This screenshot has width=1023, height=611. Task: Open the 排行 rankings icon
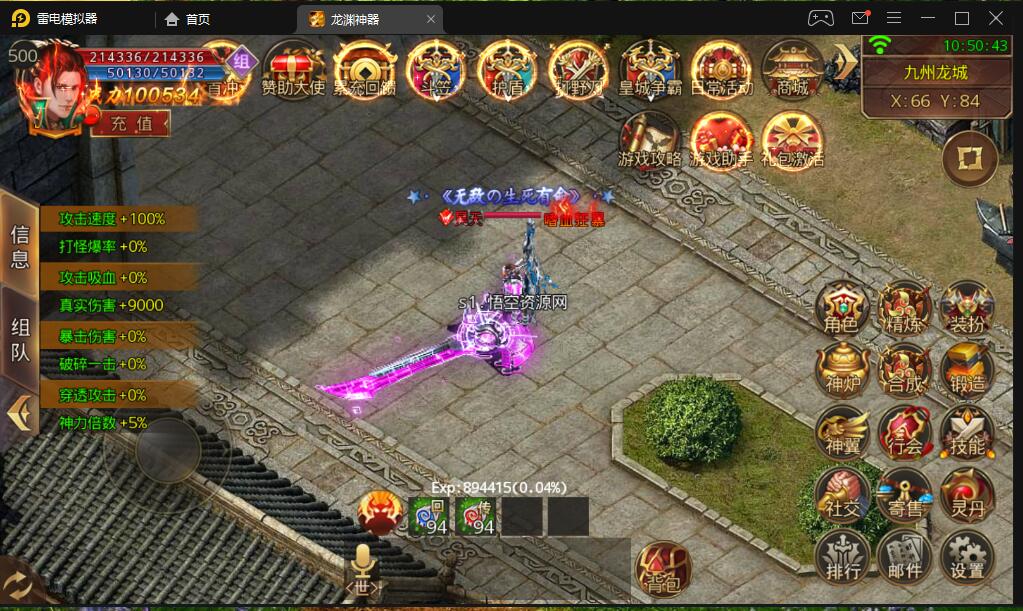point(841,557)
